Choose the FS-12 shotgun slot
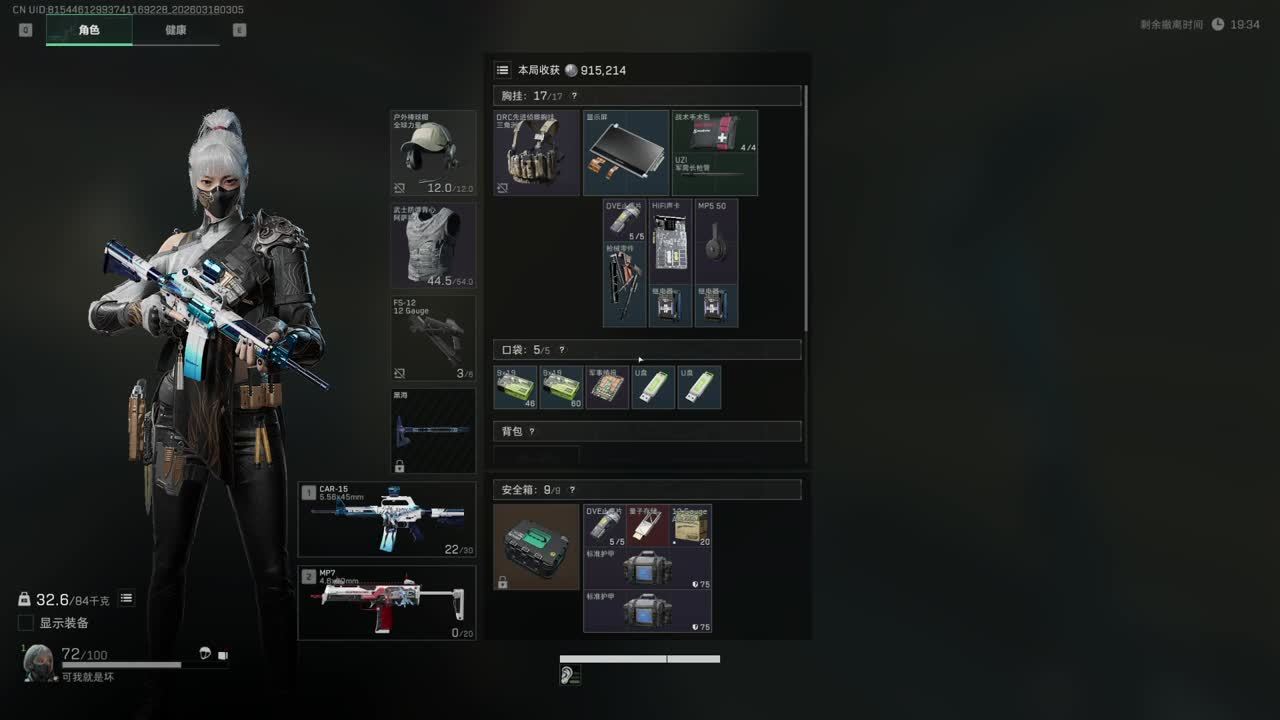The image size is (1280, 720). click(x=433, y=338)
